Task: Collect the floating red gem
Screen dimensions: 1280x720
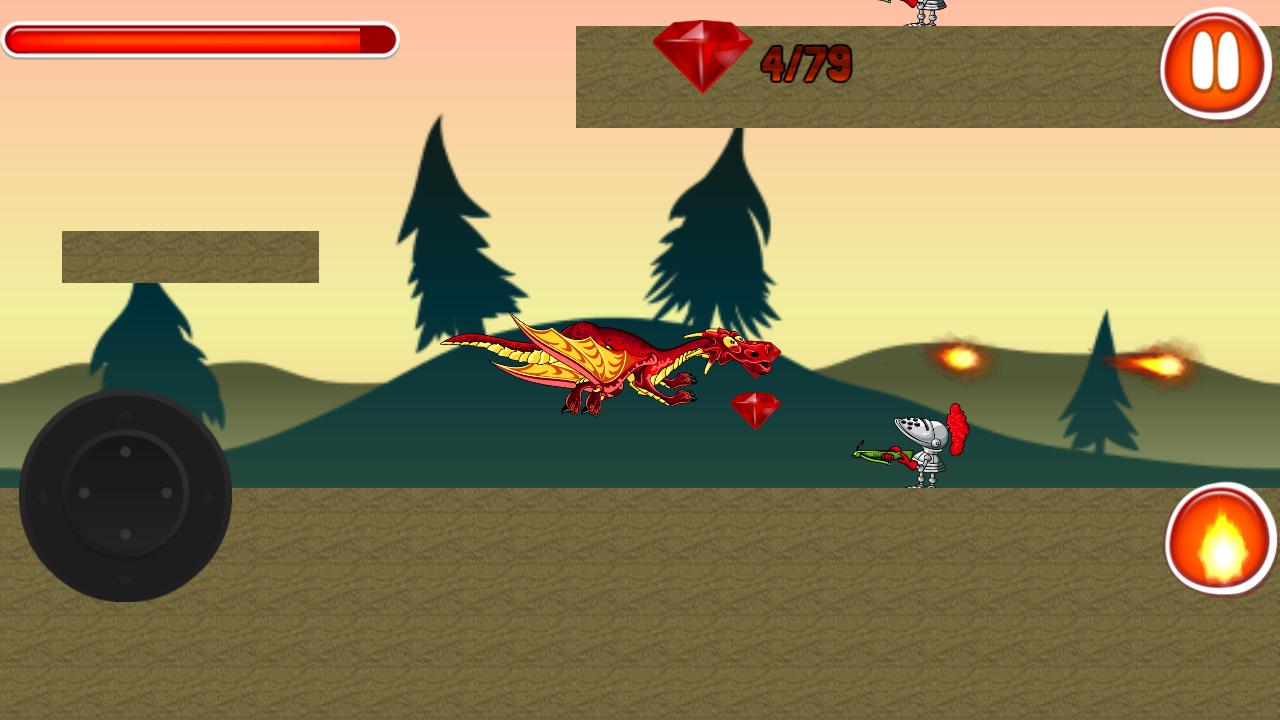Action: tap(755, 408)
